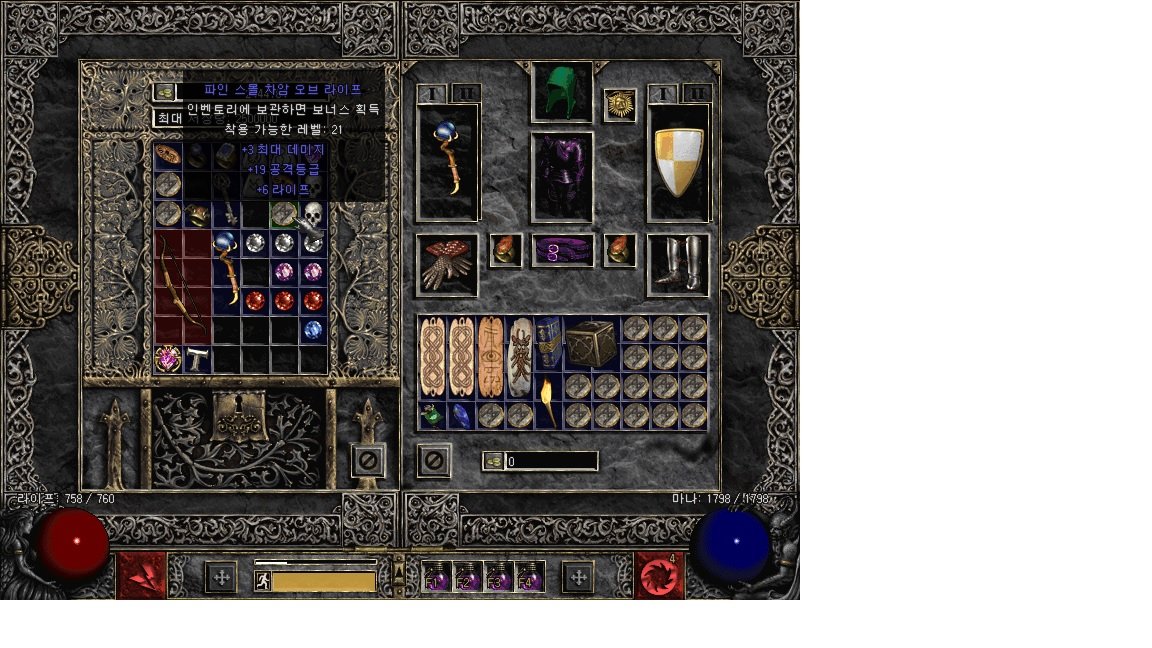Pick up the torch charm in inventory
The height and width of the screenshot is (648, 1152).
547,401
